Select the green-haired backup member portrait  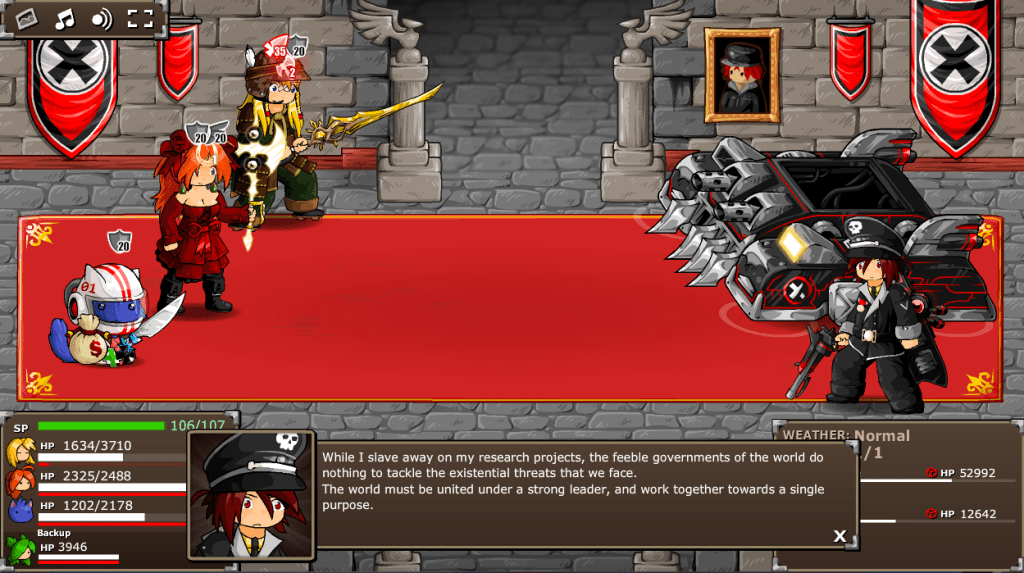[19, 549]
